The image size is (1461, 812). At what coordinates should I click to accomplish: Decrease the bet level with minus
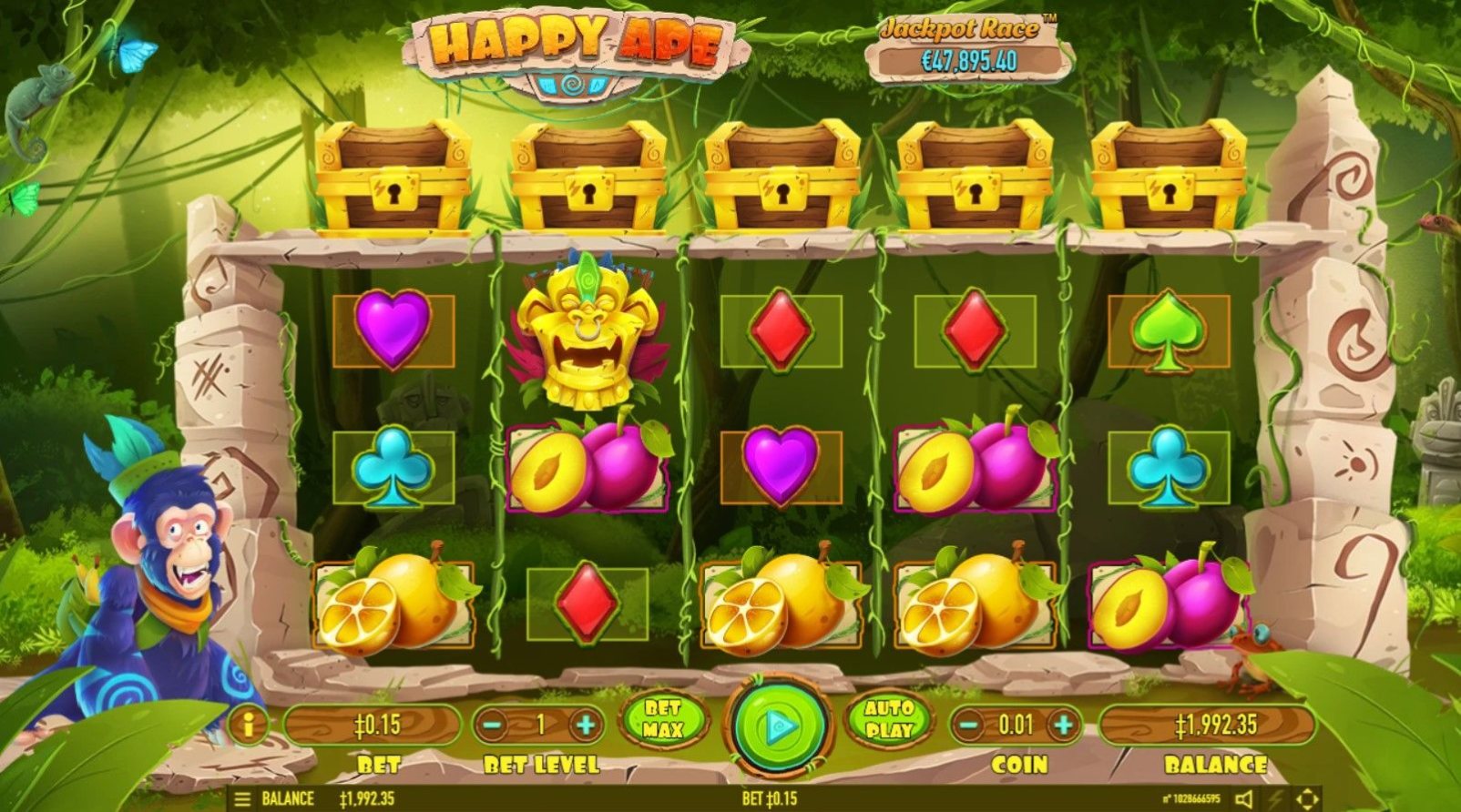(x=493, y=726)
